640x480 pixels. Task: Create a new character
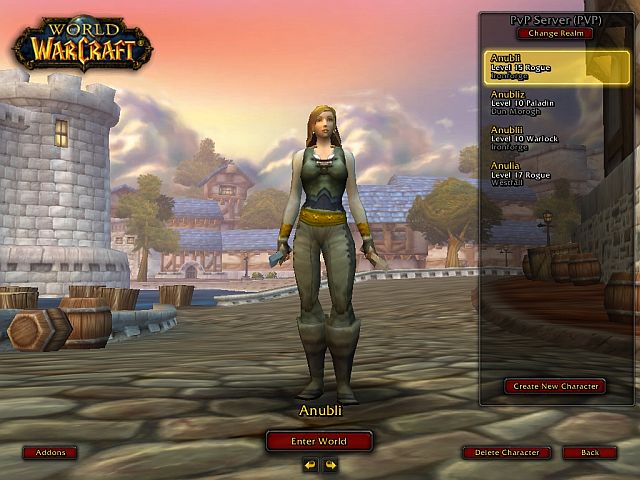[x=555, y=386]
